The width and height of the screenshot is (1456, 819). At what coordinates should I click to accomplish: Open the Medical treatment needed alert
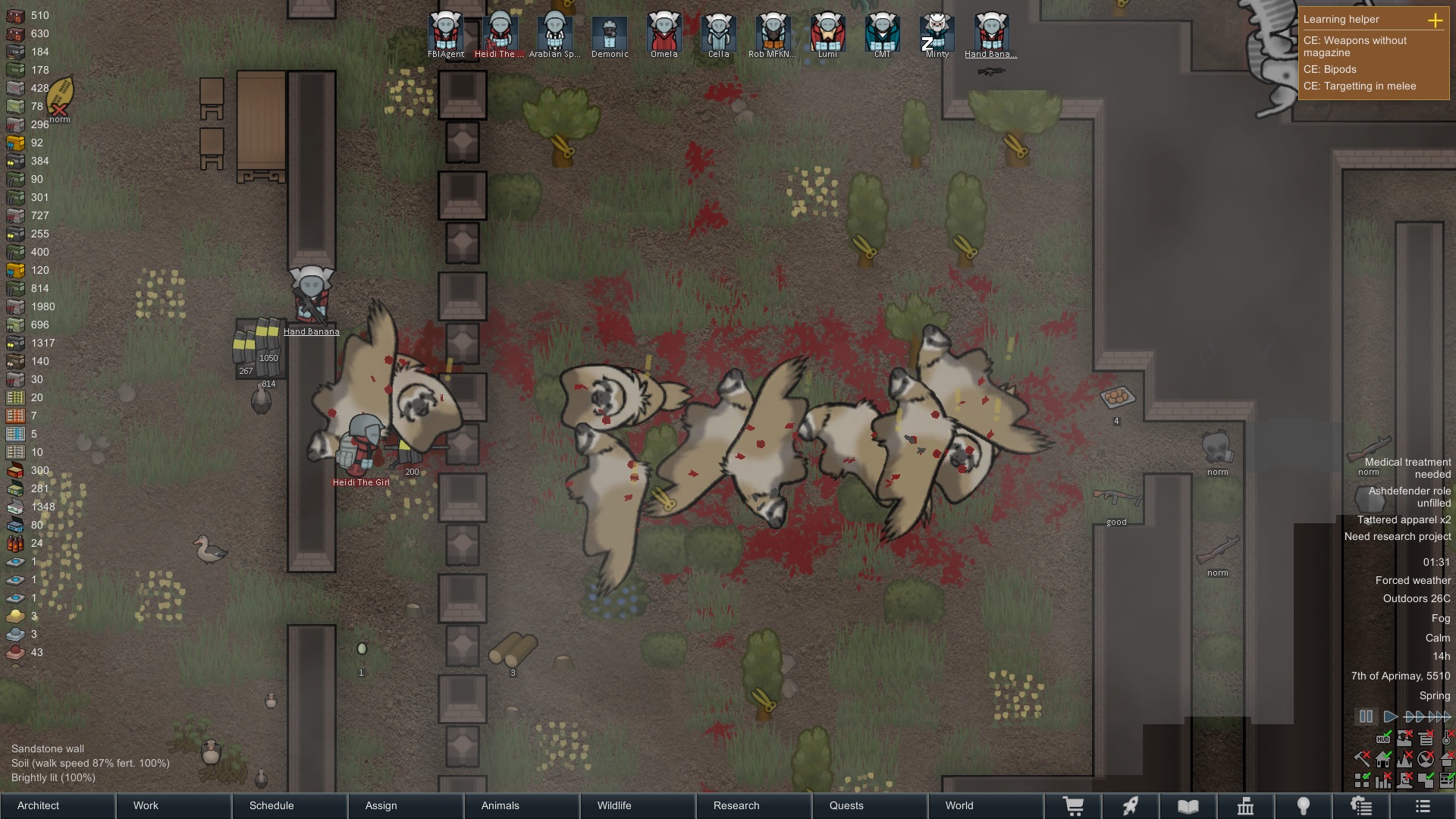coord(1407,468)
